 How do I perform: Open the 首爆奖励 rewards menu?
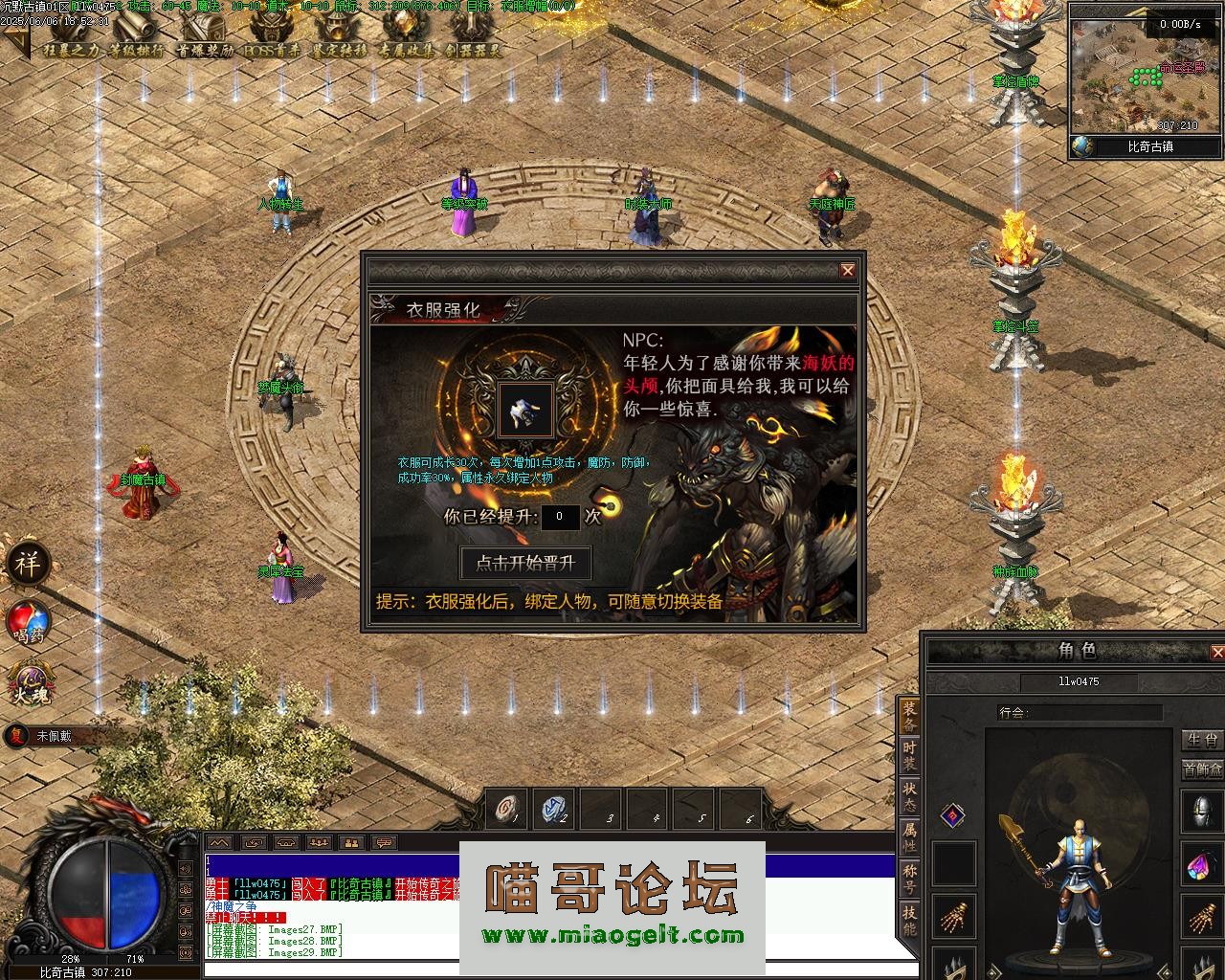tap(204, 50)
